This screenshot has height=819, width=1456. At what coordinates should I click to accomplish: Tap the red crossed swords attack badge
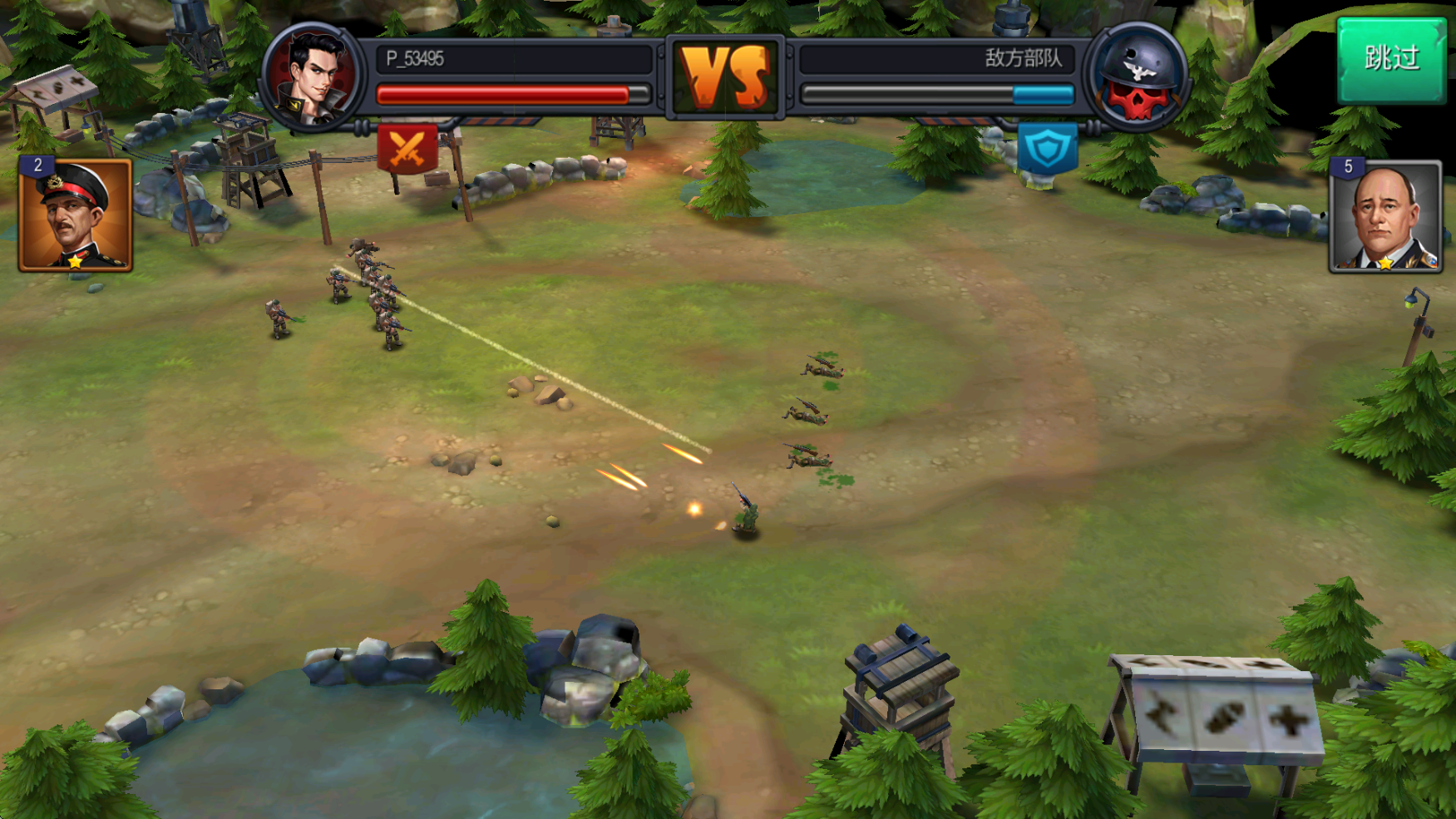(x=407, y=149)
